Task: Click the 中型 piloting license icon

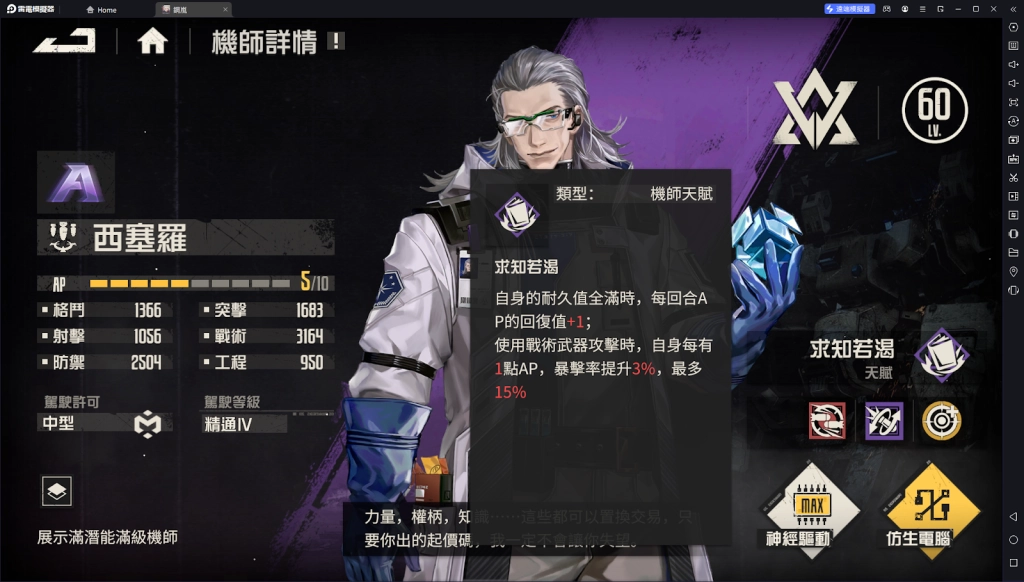Action: point(147,424)
